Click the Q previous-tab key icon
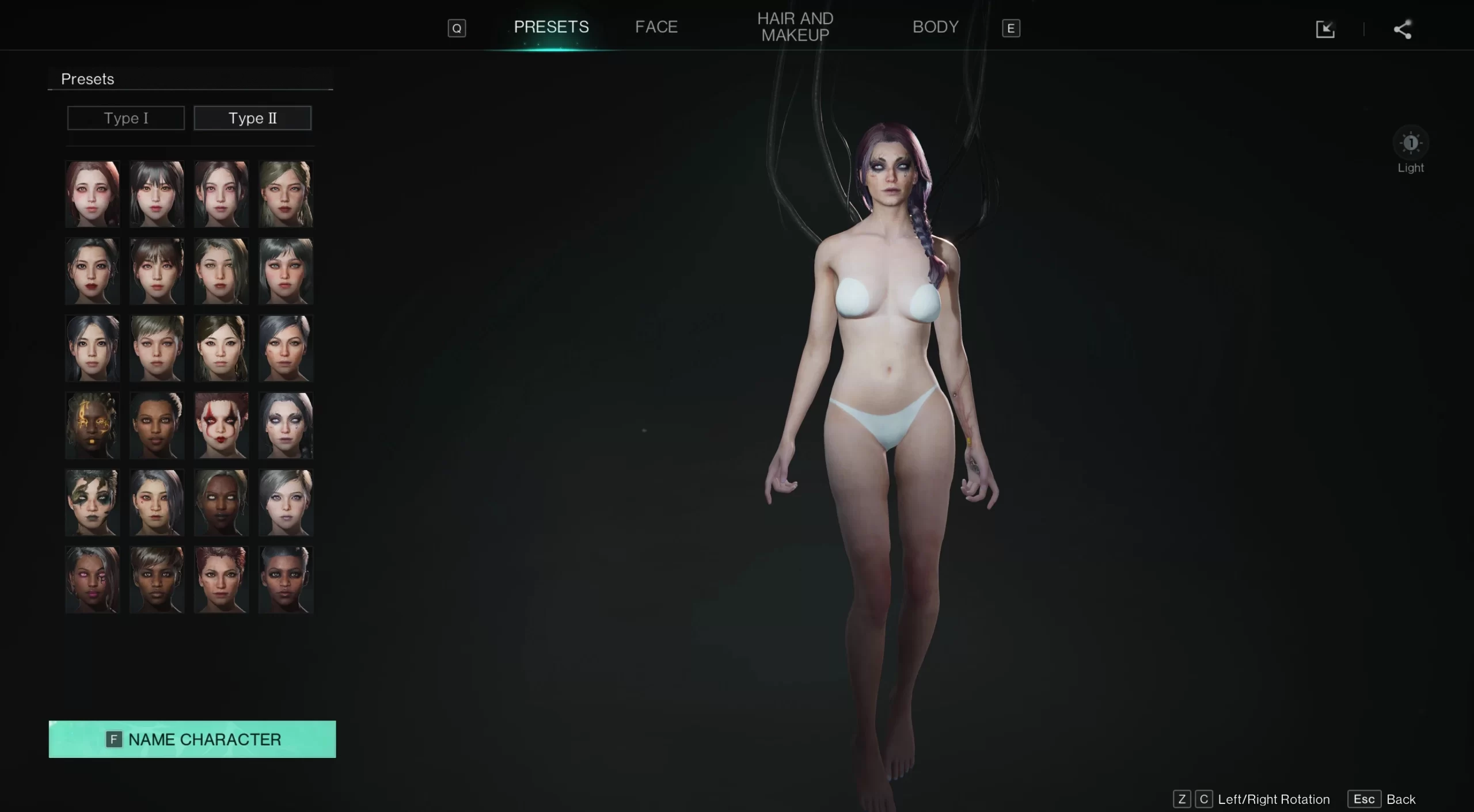The height and width of the screenshot is (812, 1474). (456, 28)
